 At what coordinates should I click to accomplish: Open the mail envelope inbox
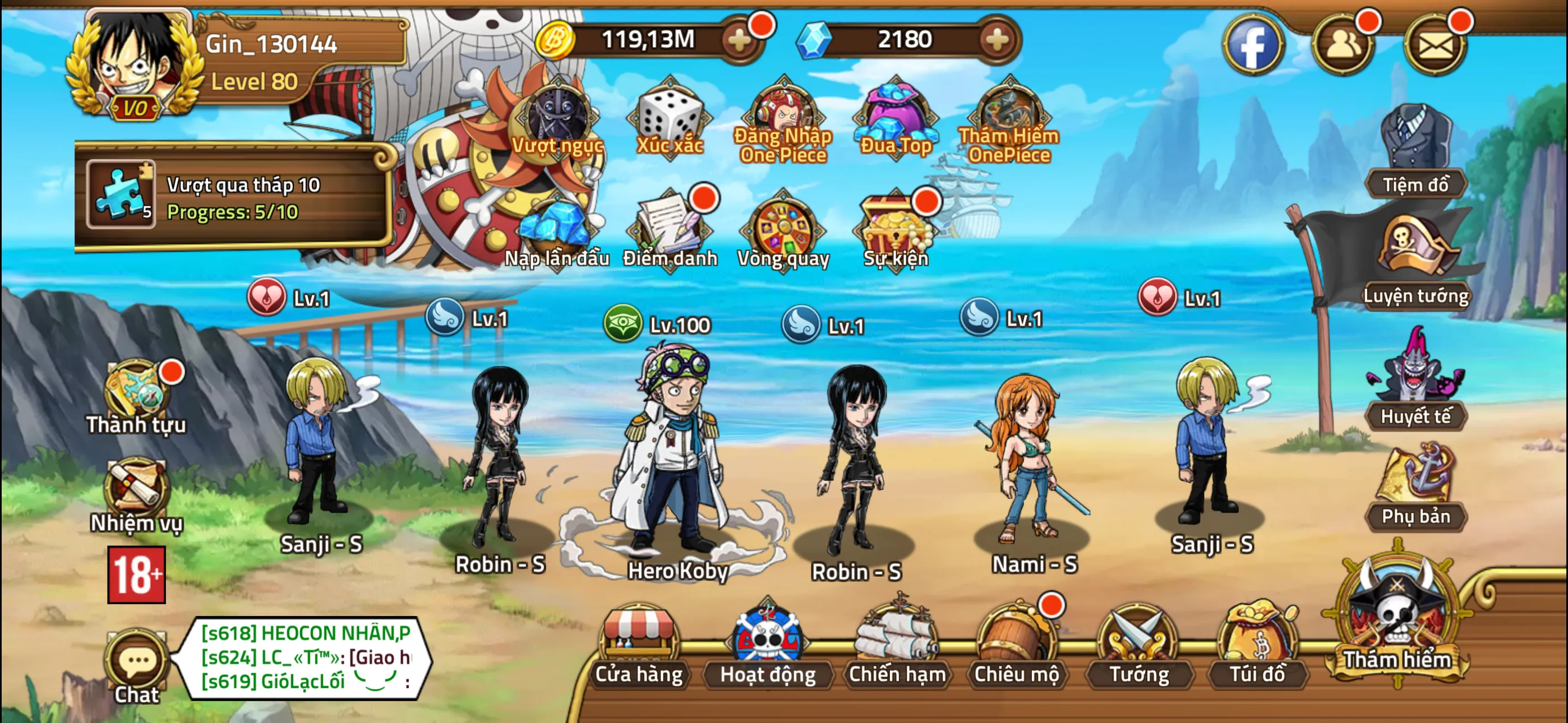click(1435, 45)
